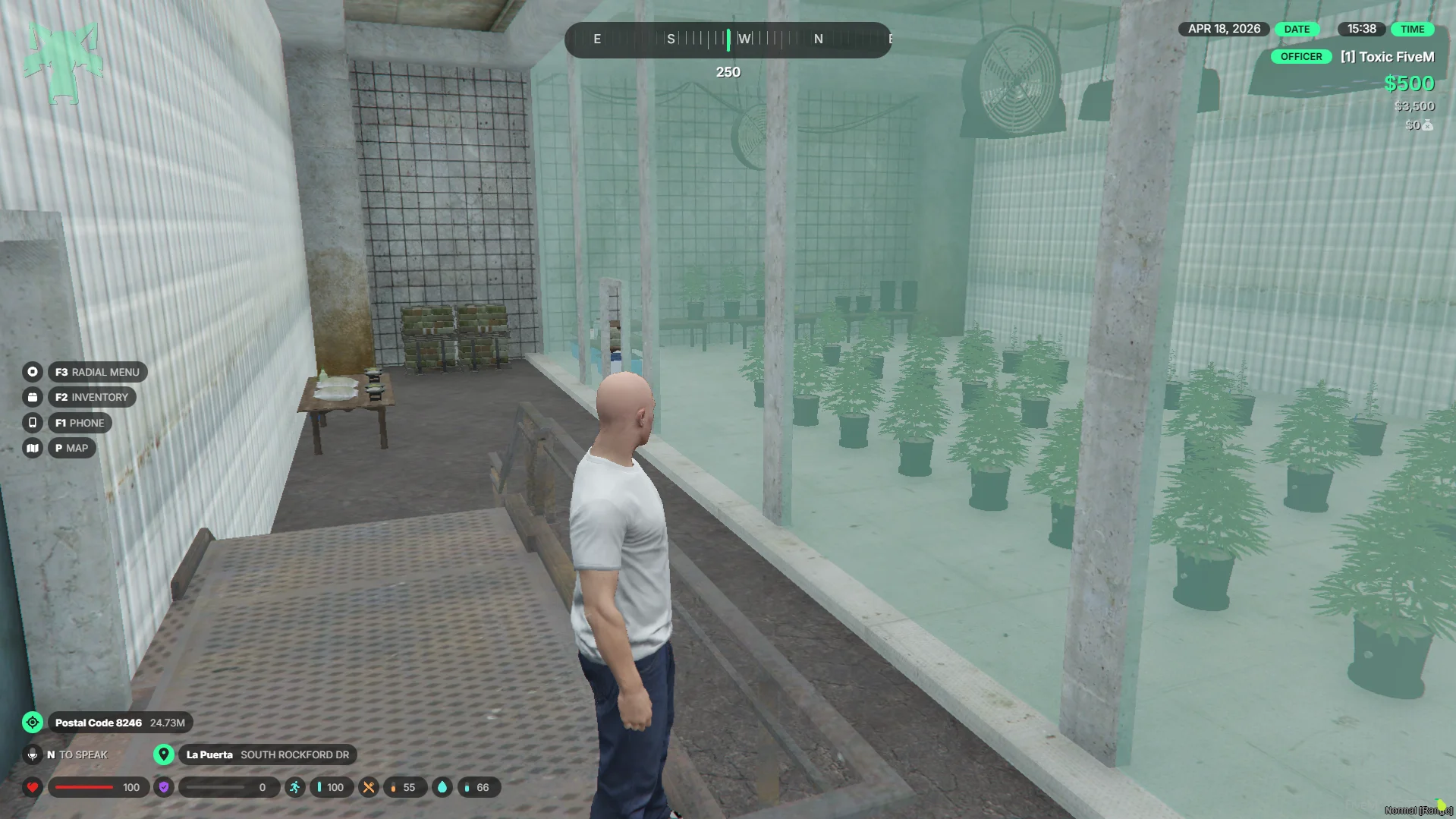1456x819 pixels.
Task: Click the server logo emblem
Action: (x=63, y=63)
